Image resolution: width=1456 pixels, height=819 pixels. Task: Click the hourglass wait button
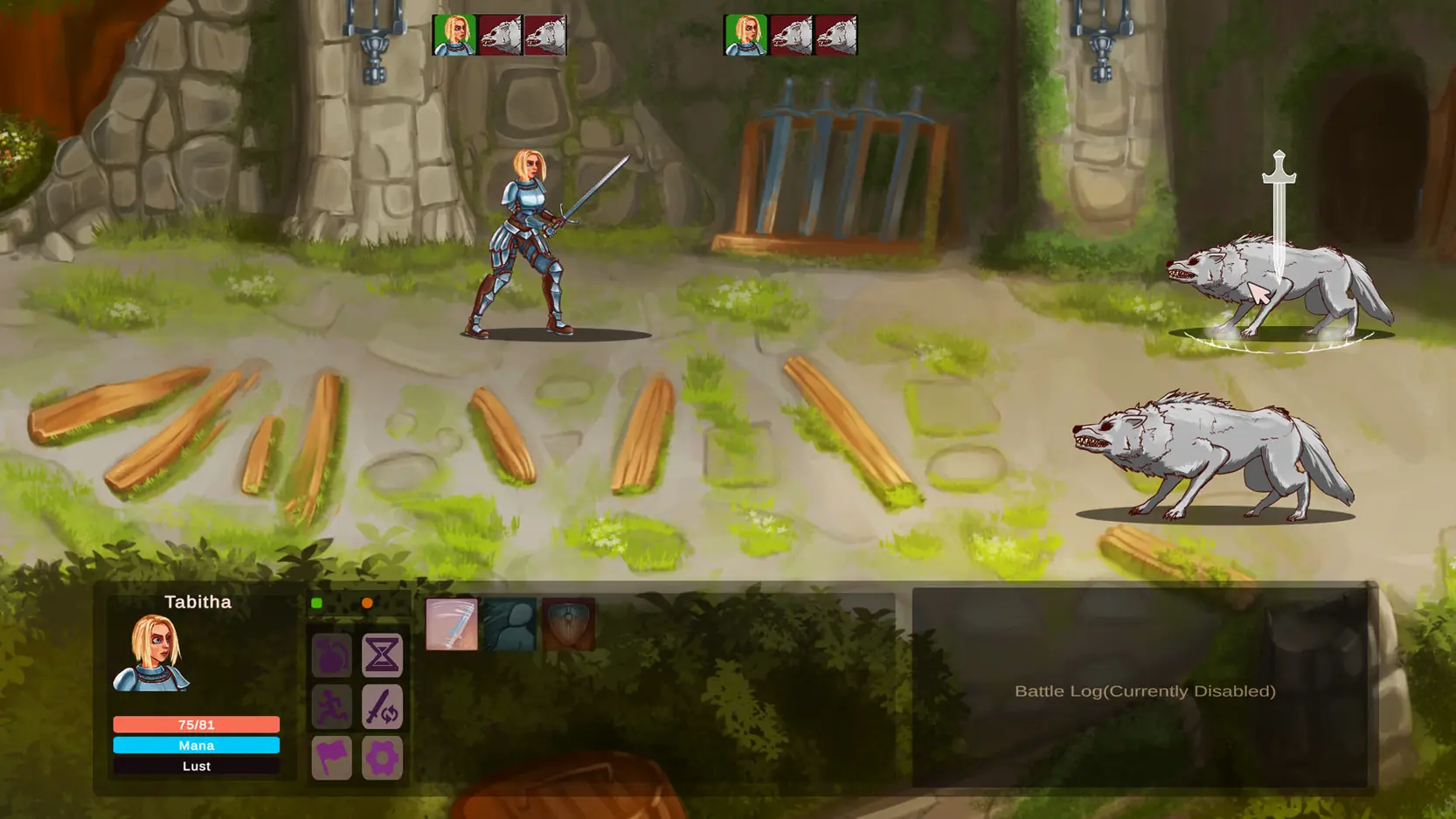pos(382,656)
